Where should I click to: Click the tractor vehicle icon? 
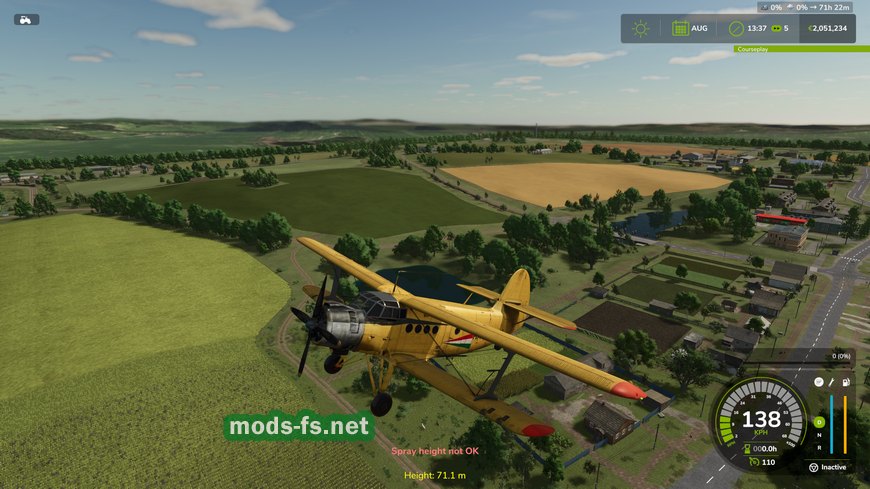(x=26, y=19)
